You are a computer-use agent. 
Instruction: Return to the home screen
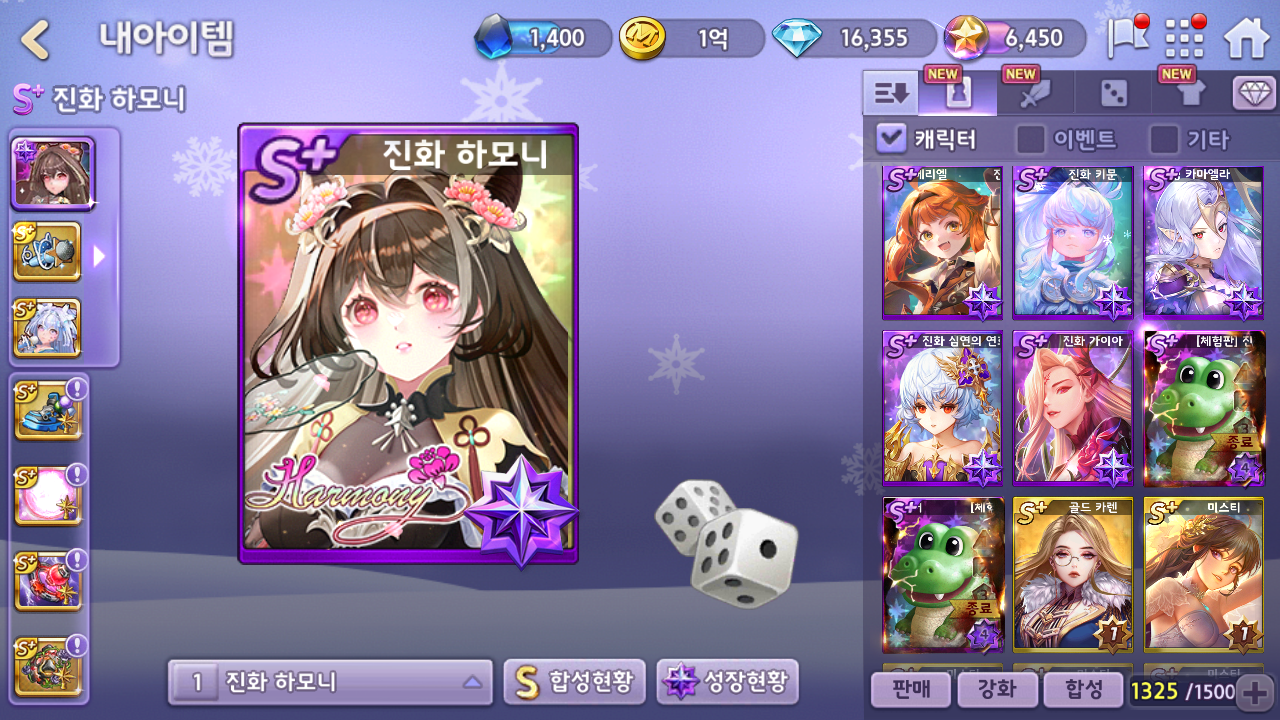click(x=1246, y=39)
